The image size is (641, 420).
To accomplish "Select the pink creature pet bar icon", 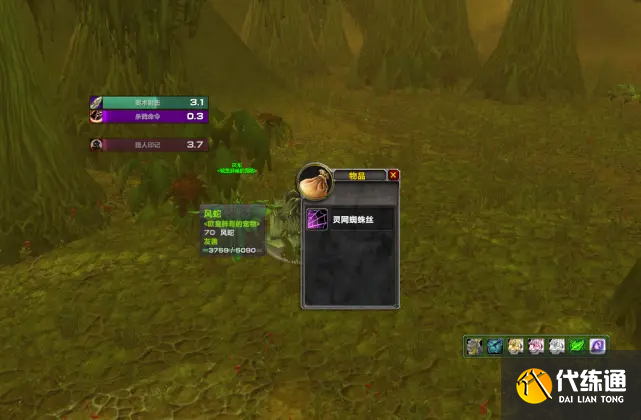I will pyautogui.click(x=536, y=346).
